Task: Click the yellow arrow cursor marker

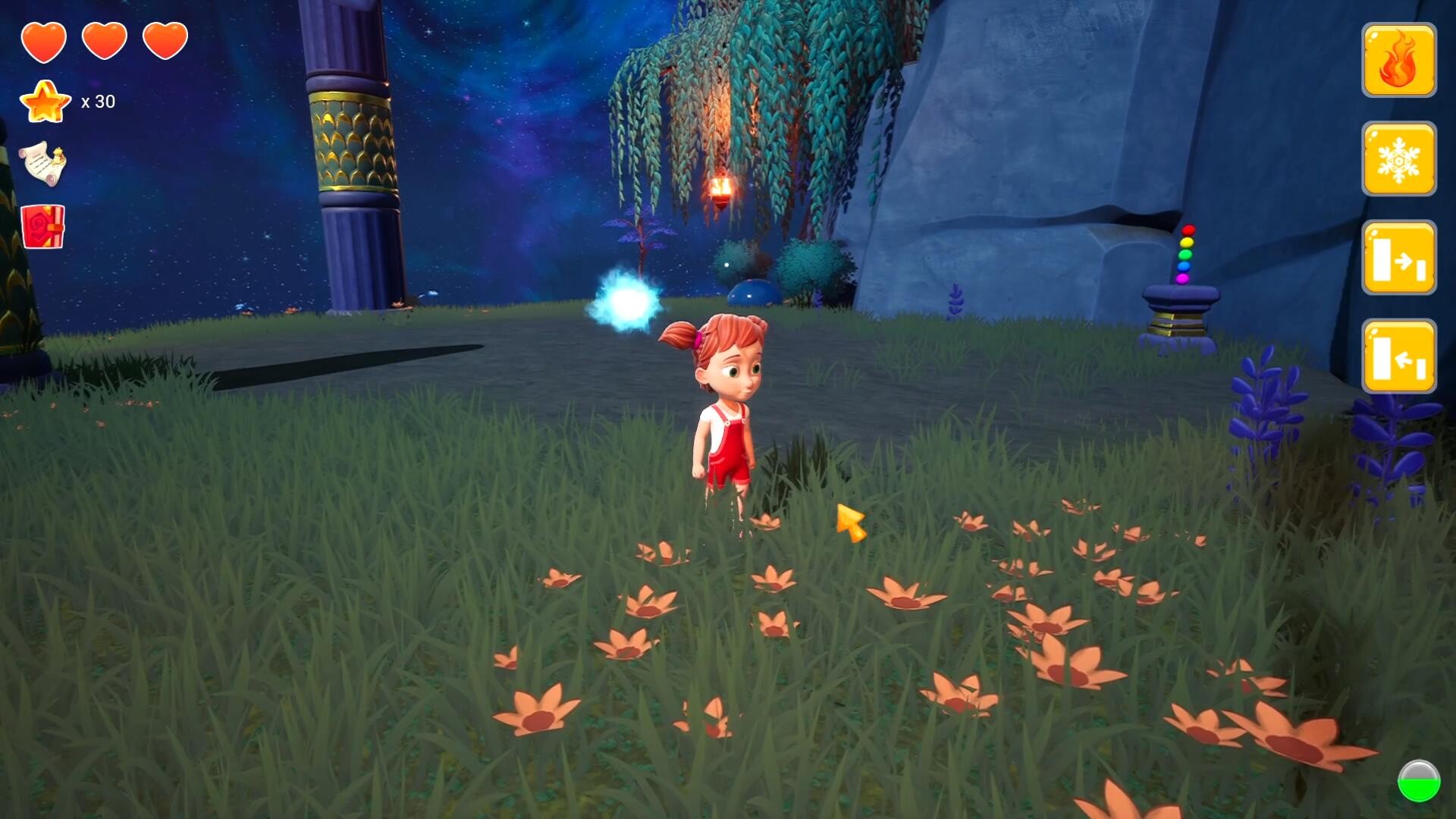Action: click(x=851, y=521)
